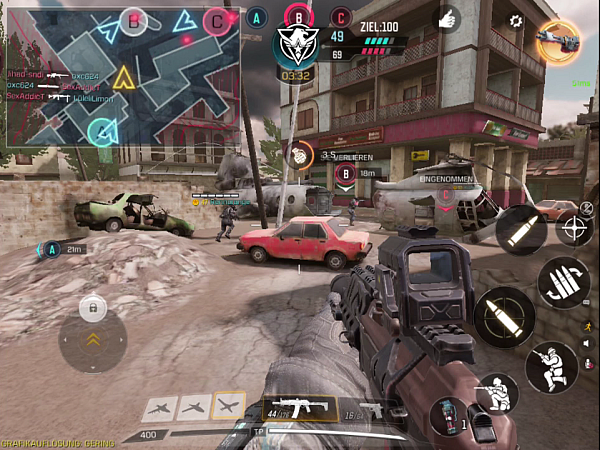
Task: Throw the grenade from the grenade slot
Action: click(450, 417)
